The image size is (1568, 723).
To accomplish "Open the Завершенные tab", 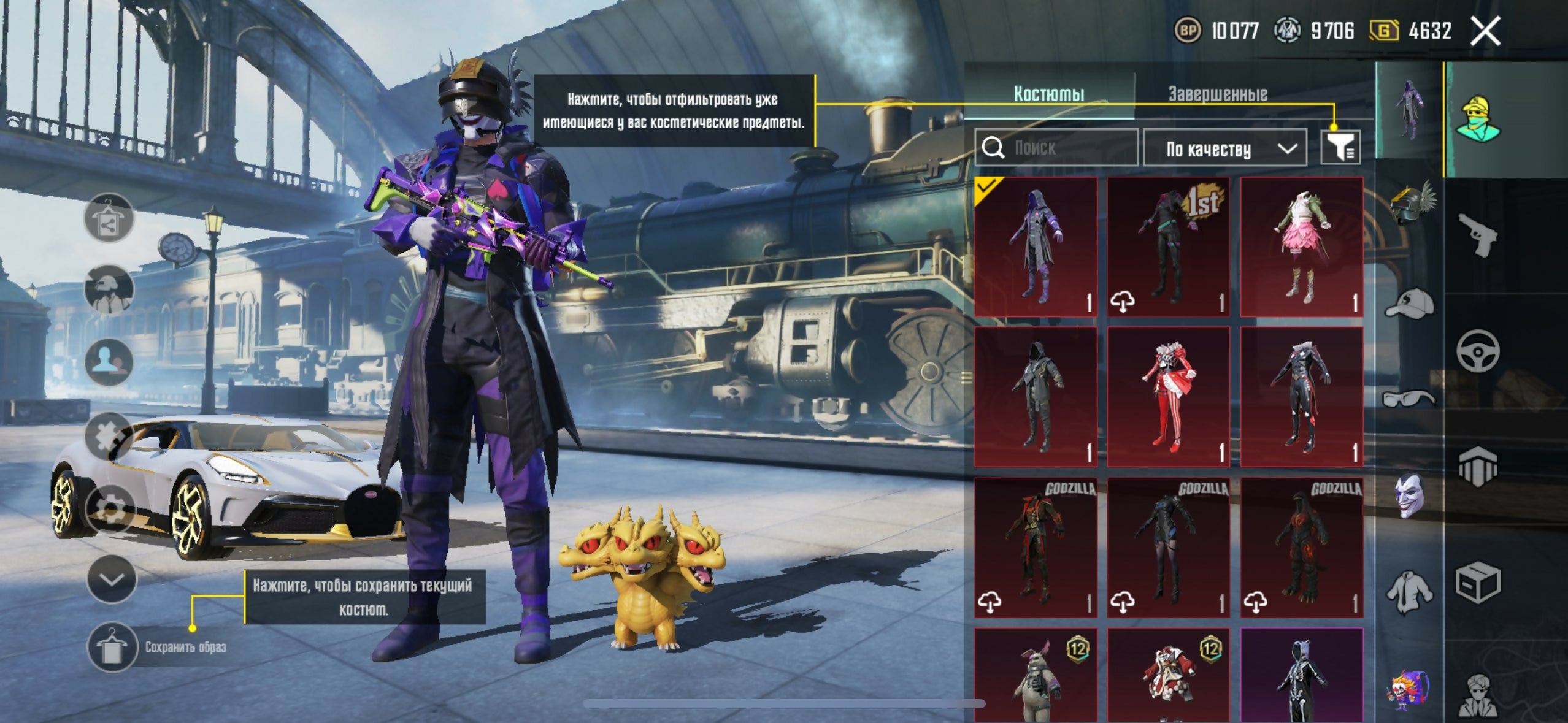I will point(1218,94).
